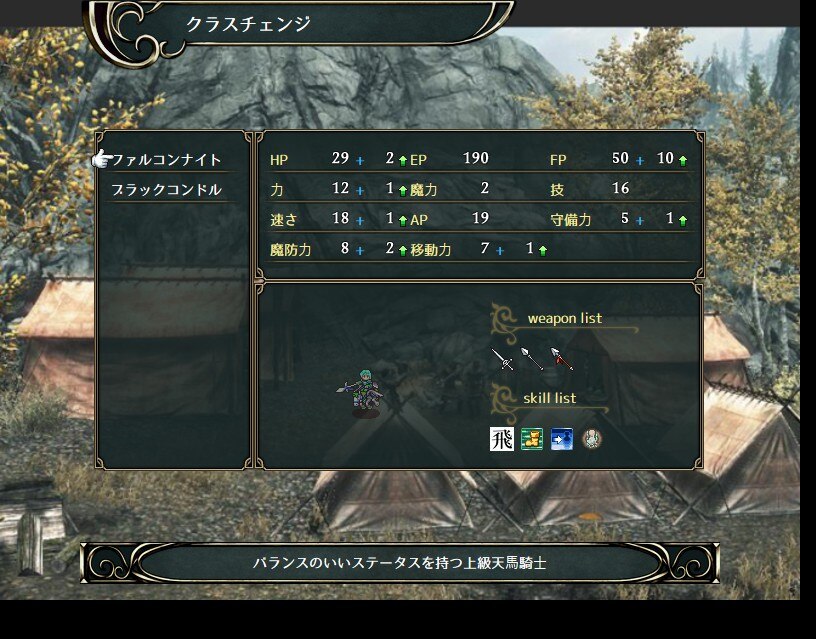Click the sword weapon icon
This screenshot has height=639, width=816.
tap(502, 359)
